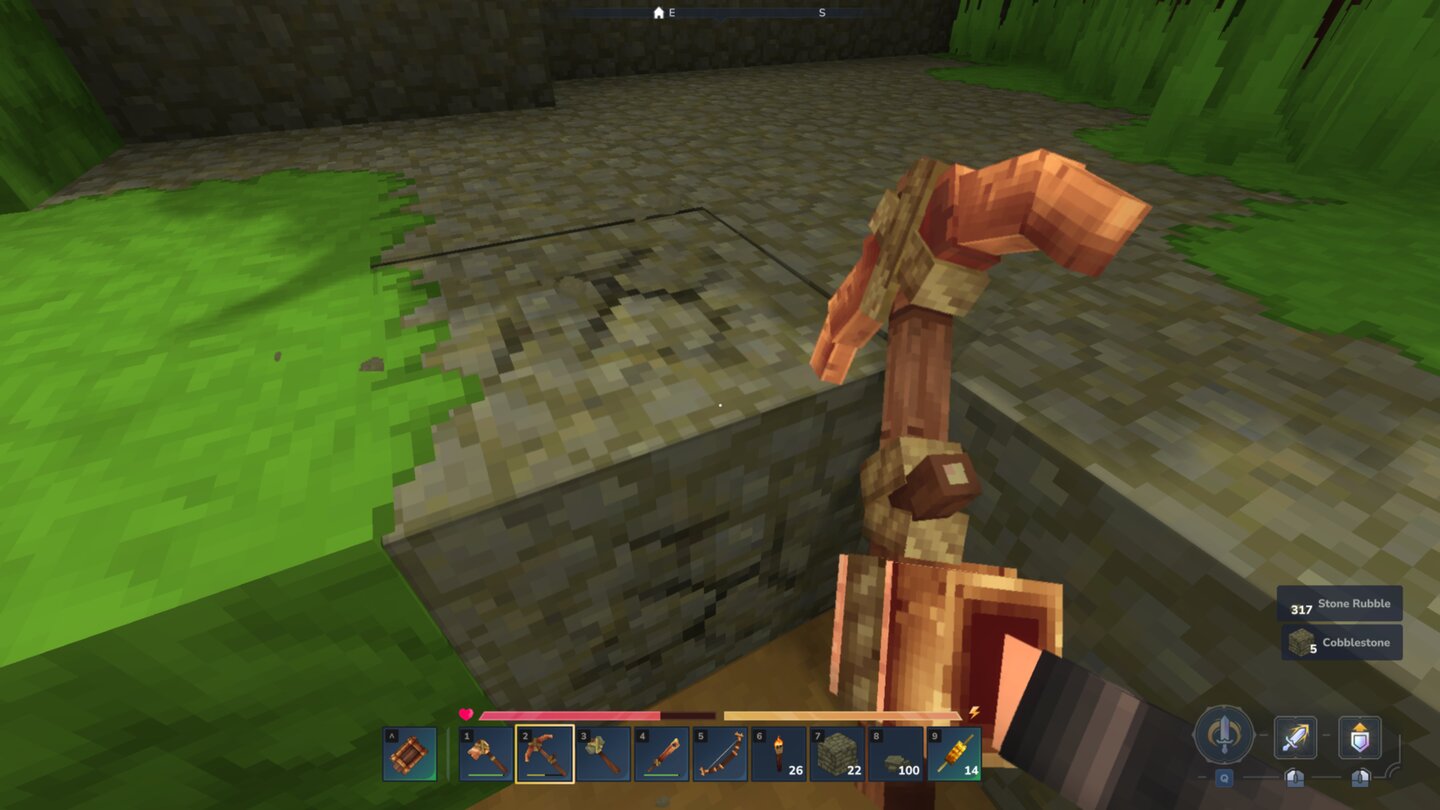Click the lightning stamina icon
This screenshot has height=810, width=1440.
pos(975,710)
